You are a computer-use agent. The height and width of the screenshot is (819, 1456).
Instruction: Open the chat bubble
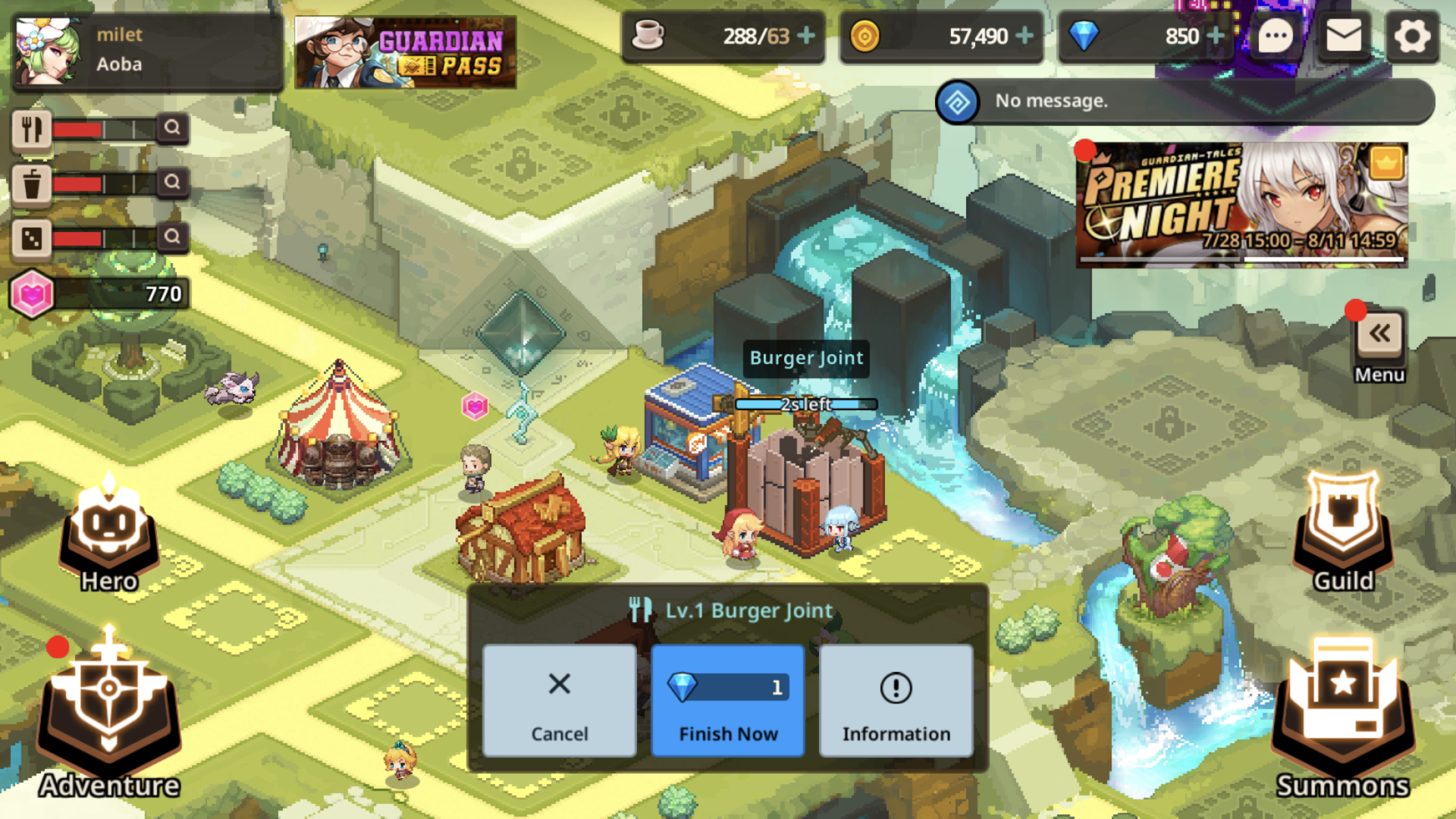1276,36
